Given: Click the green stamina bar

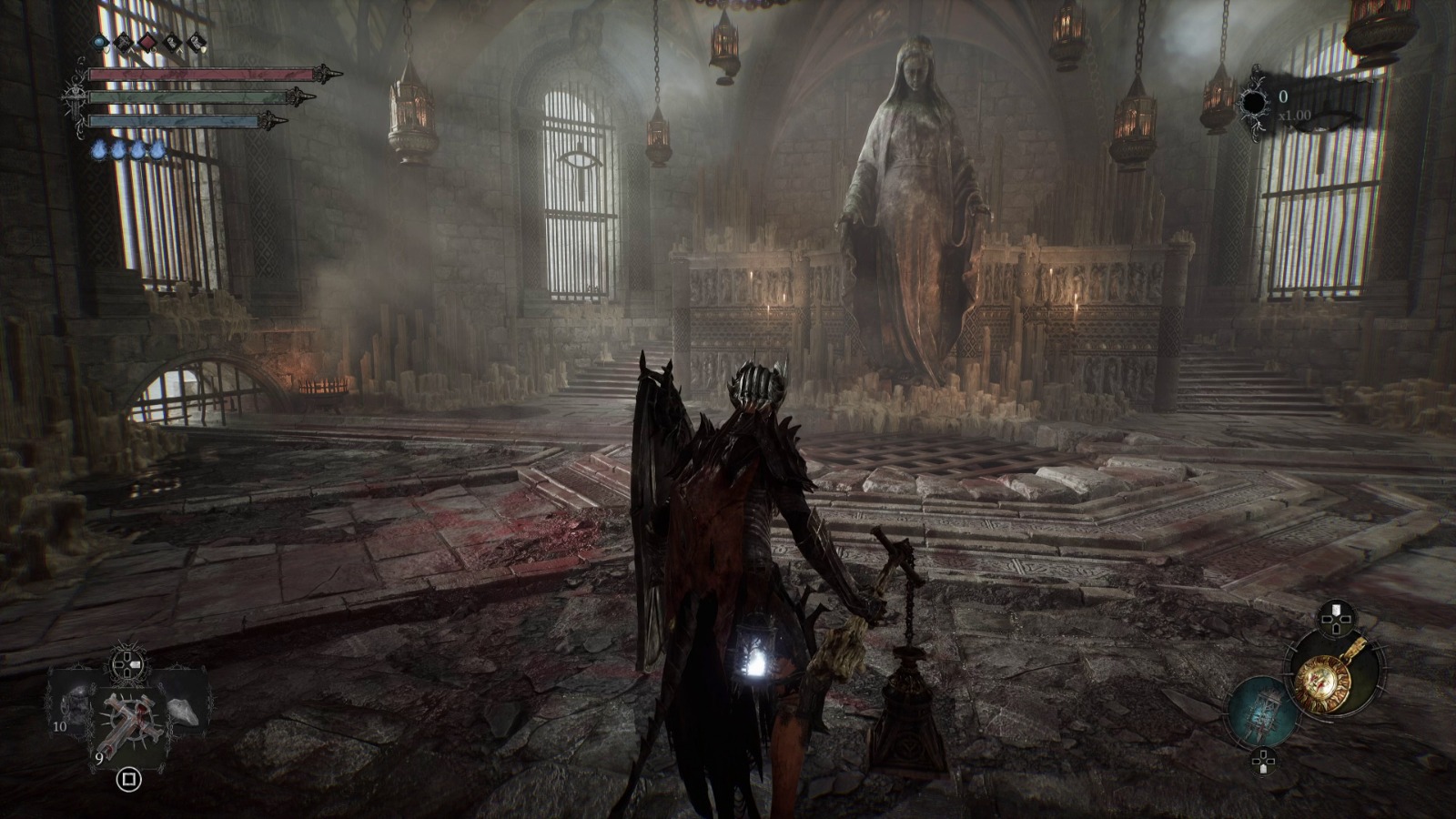Looking at the screenshot, I should [190, 97].
